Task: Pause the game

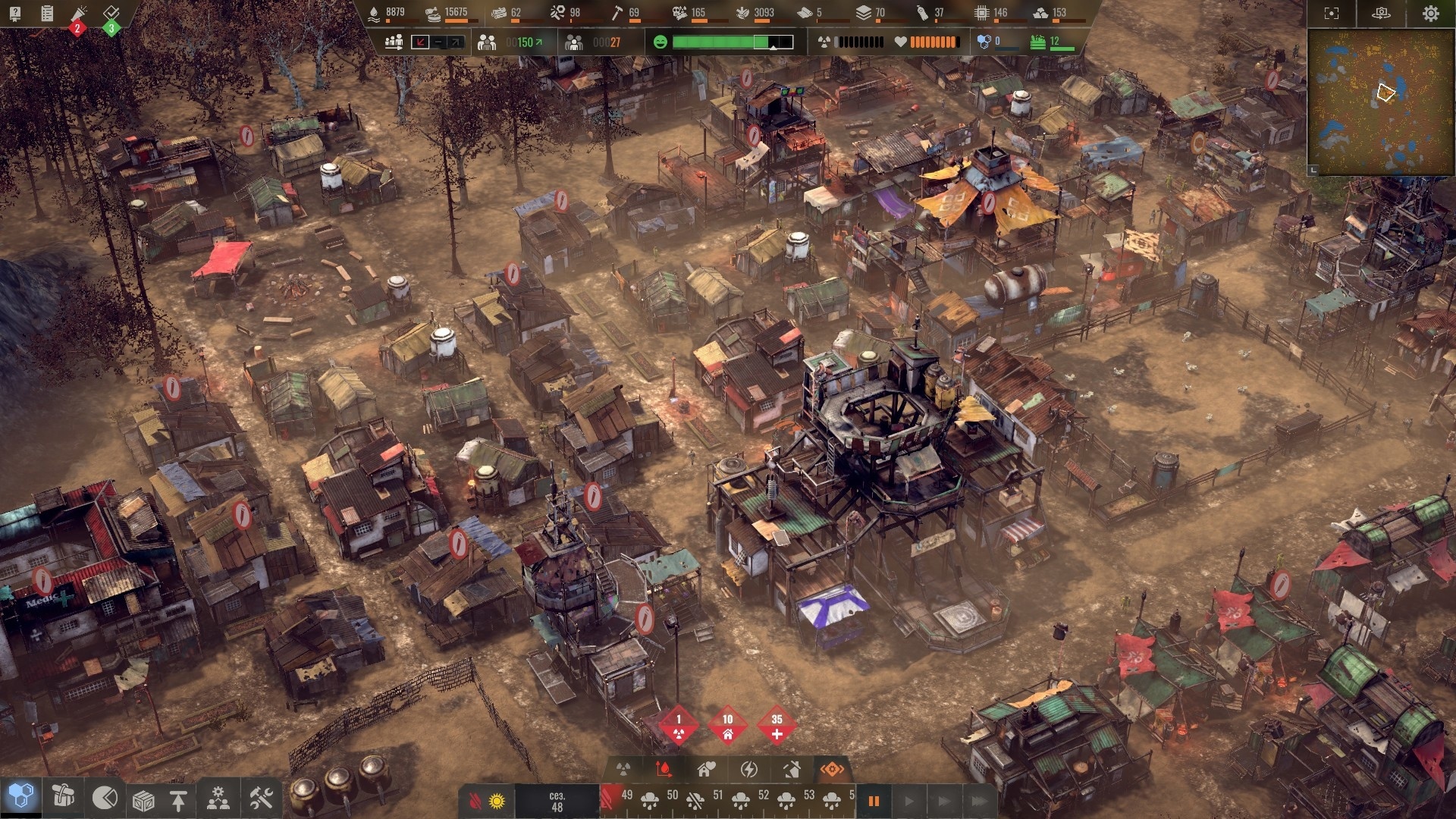Action: point(874,801)
